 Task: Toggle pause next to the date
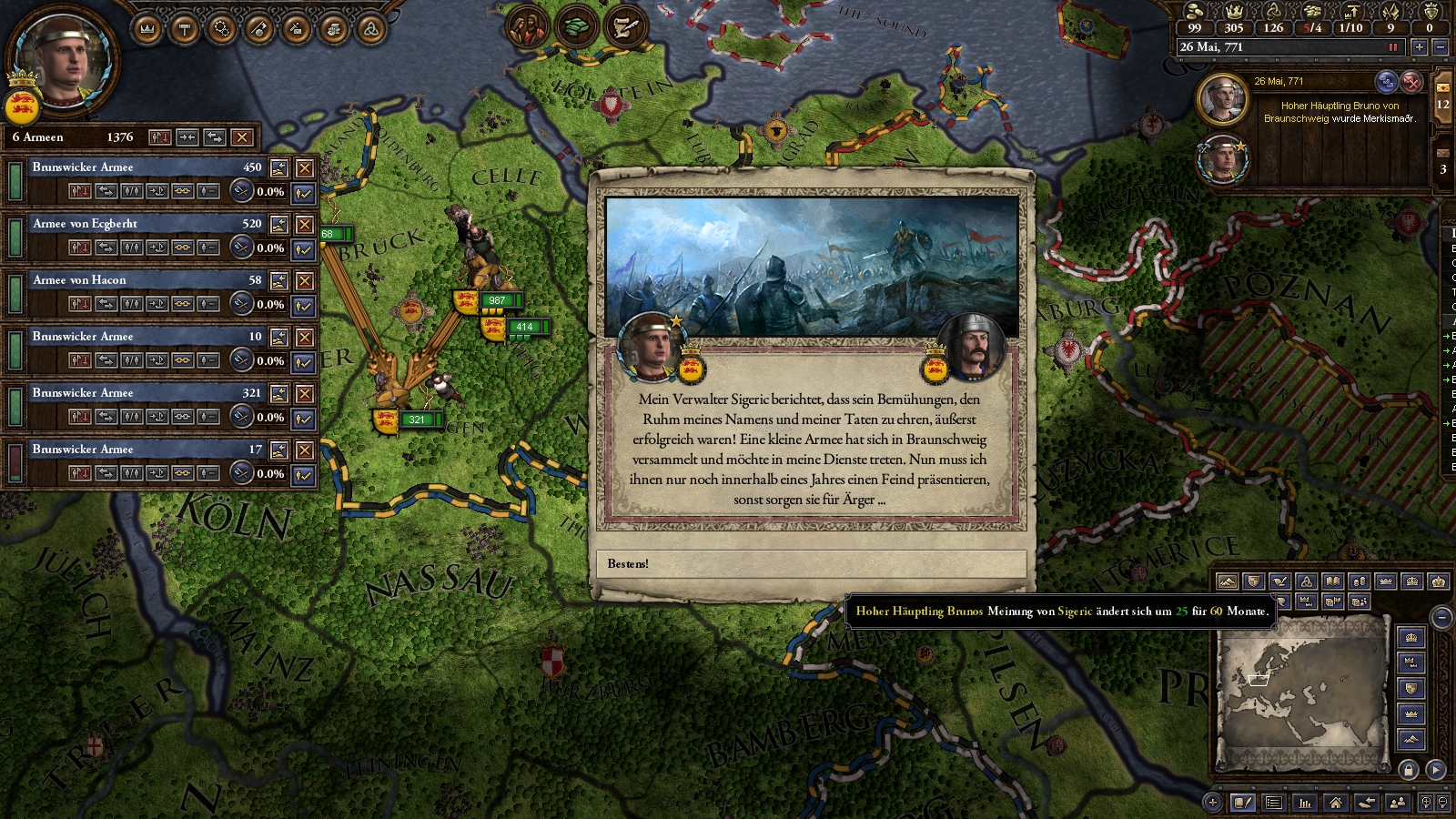coord(1392,47)
